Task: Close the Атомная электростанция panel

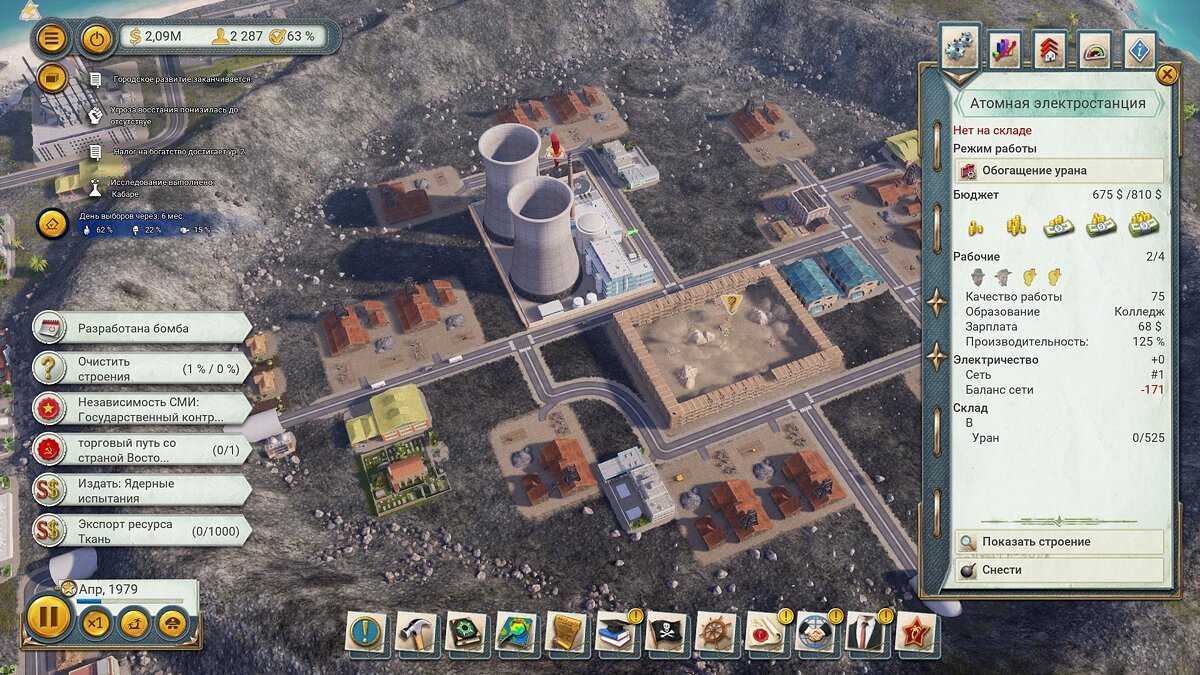Action: point(1166,74)
